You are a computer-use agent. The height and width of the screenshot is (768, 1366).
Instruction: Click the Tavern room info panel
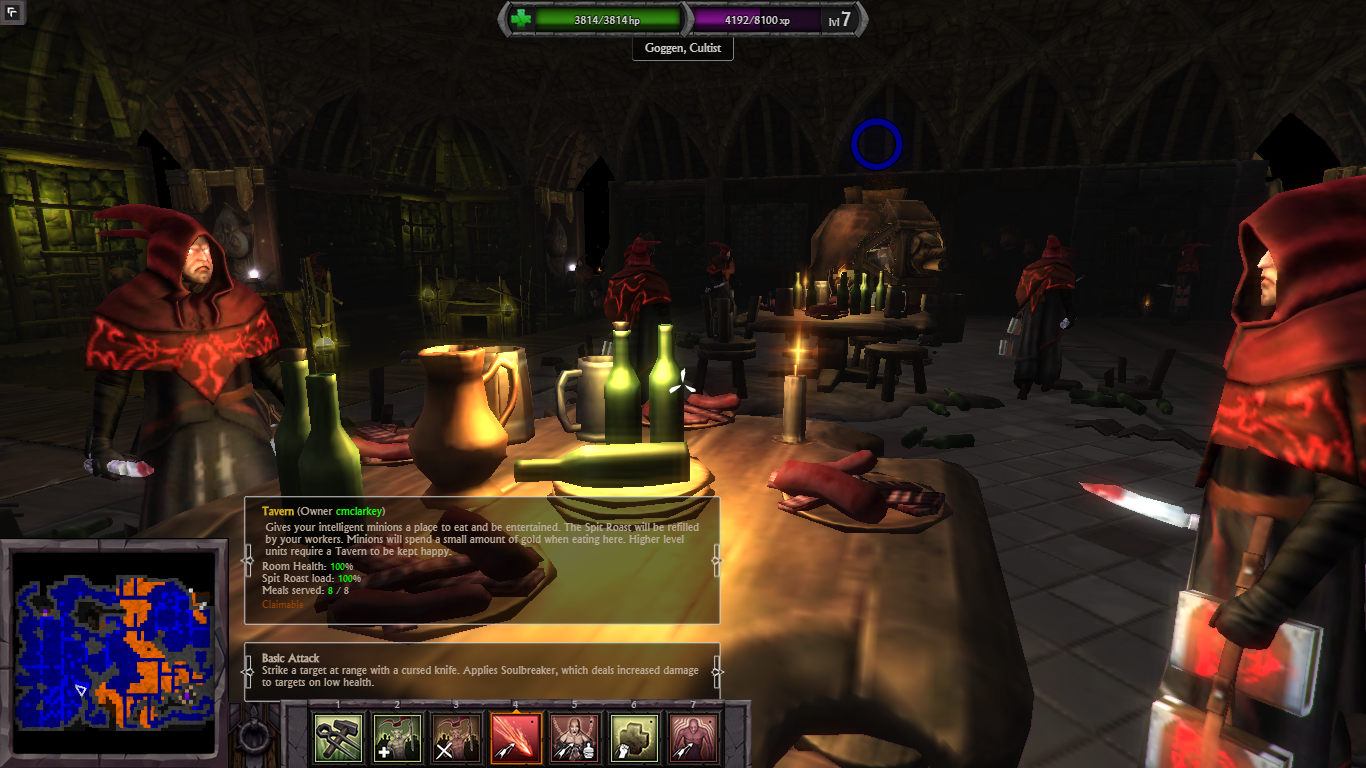(482, 560)
